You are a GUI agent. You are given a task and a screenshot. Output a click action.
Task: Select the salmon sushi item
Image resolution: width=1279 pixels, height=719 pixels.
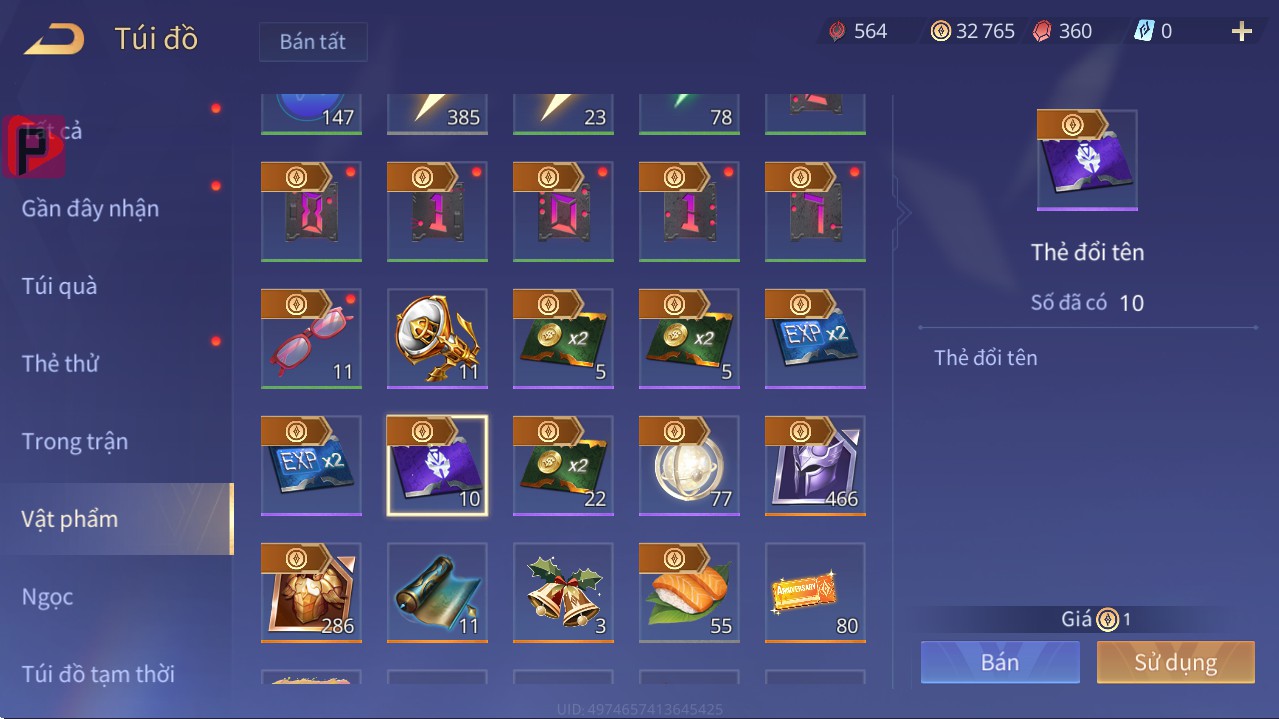689,592
